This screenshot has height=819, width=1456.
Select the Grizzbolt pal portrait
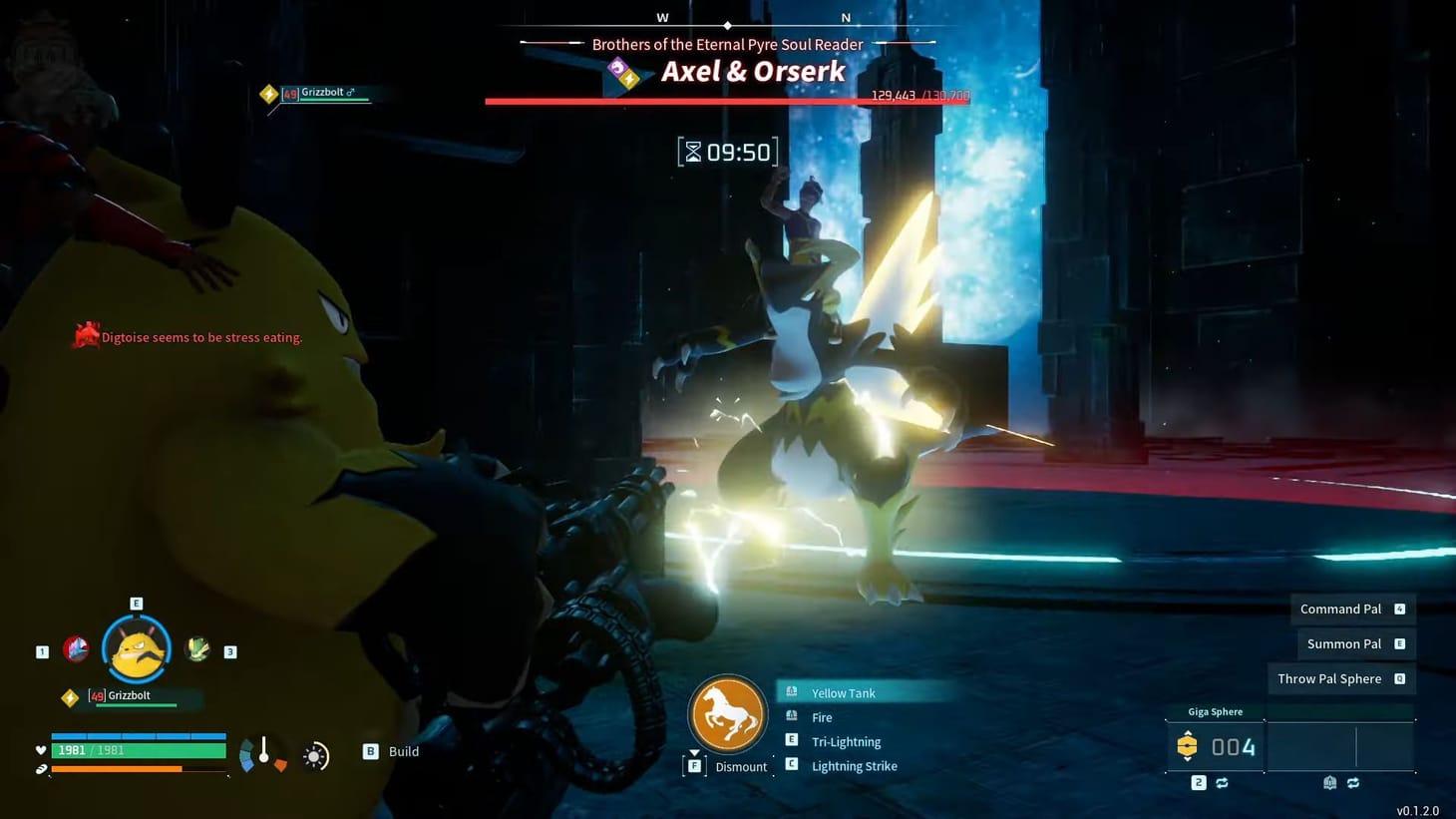(136, 648)
